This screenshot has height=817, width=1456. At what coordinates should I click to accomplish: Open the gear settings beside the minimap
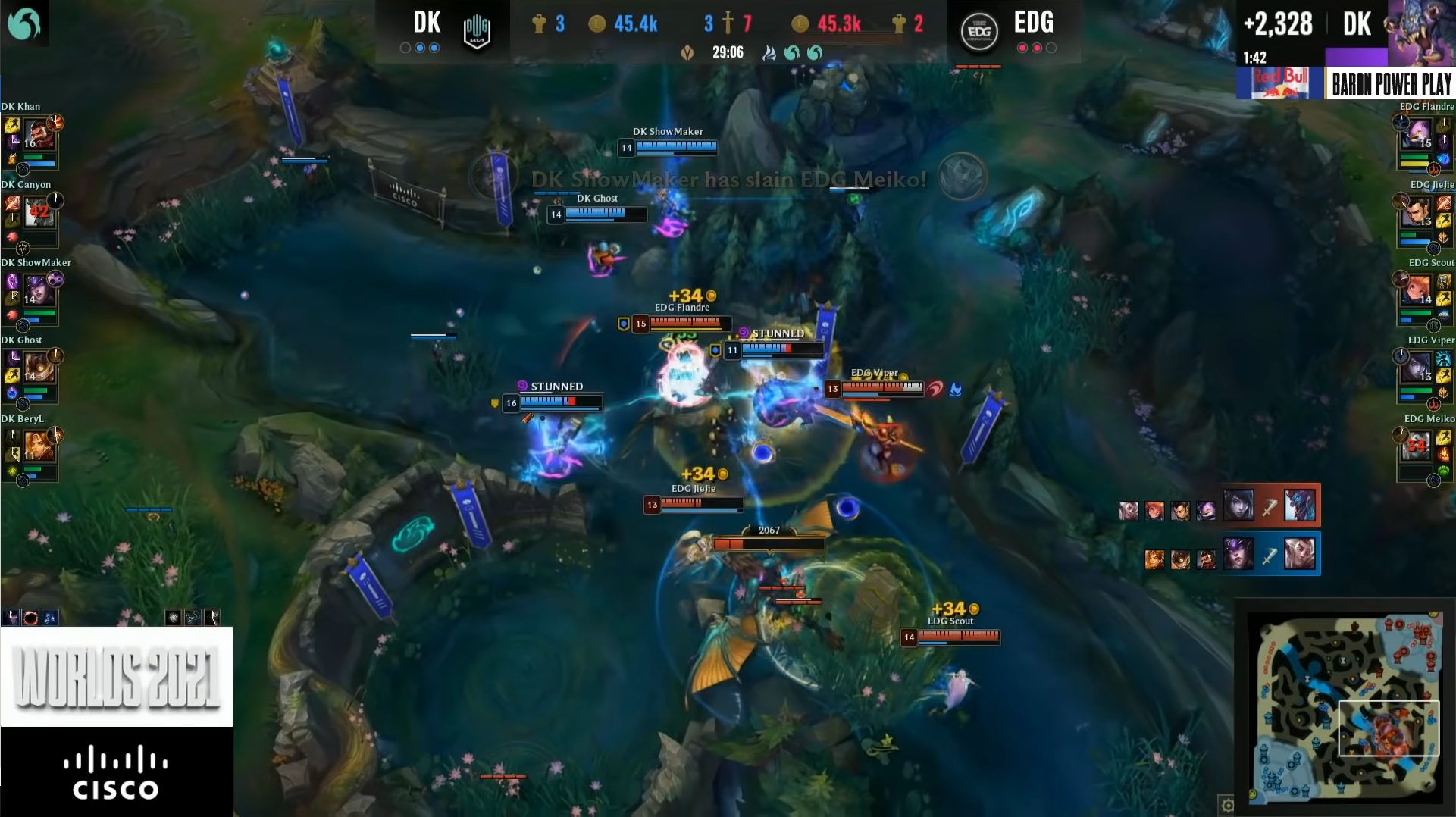[1227, 804]
